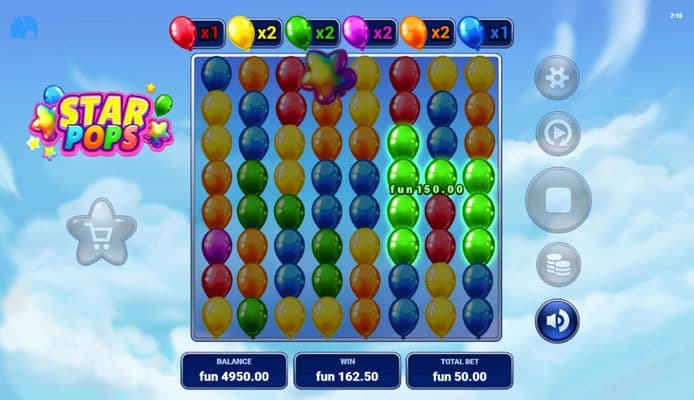Toggle the sound speaker button
Viewport: 694px width, 400px height.
pos(558,321)
